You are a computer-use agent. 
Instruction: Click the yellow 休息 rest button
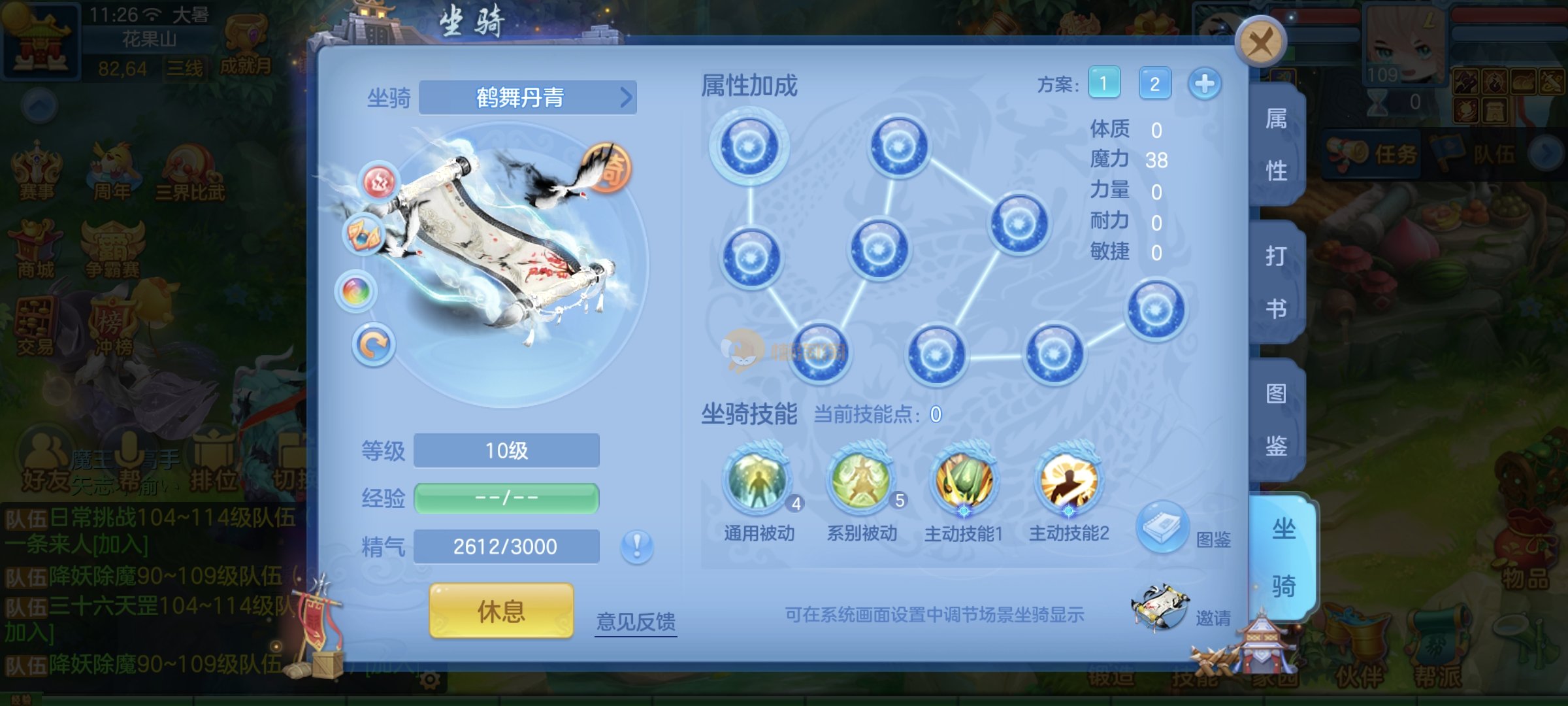pyautogui.click(x=501, y=611)
